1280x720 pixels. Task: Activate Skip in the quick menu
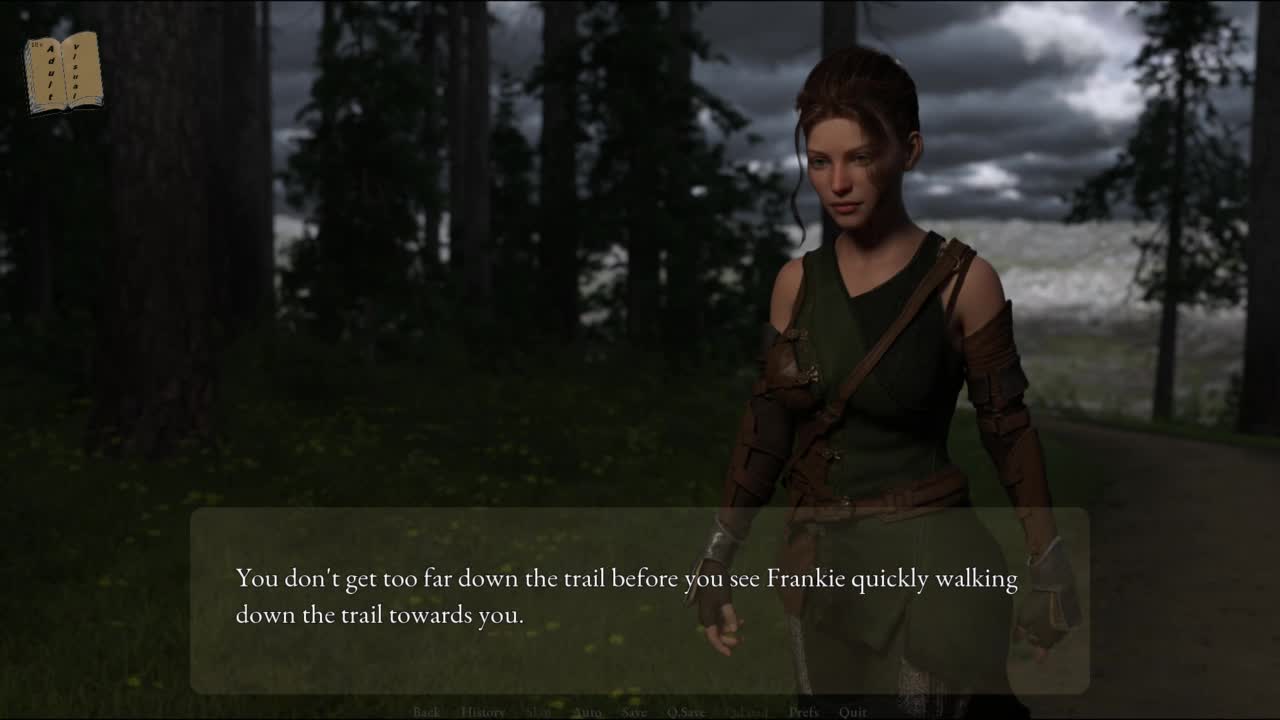tap(538, 712)
